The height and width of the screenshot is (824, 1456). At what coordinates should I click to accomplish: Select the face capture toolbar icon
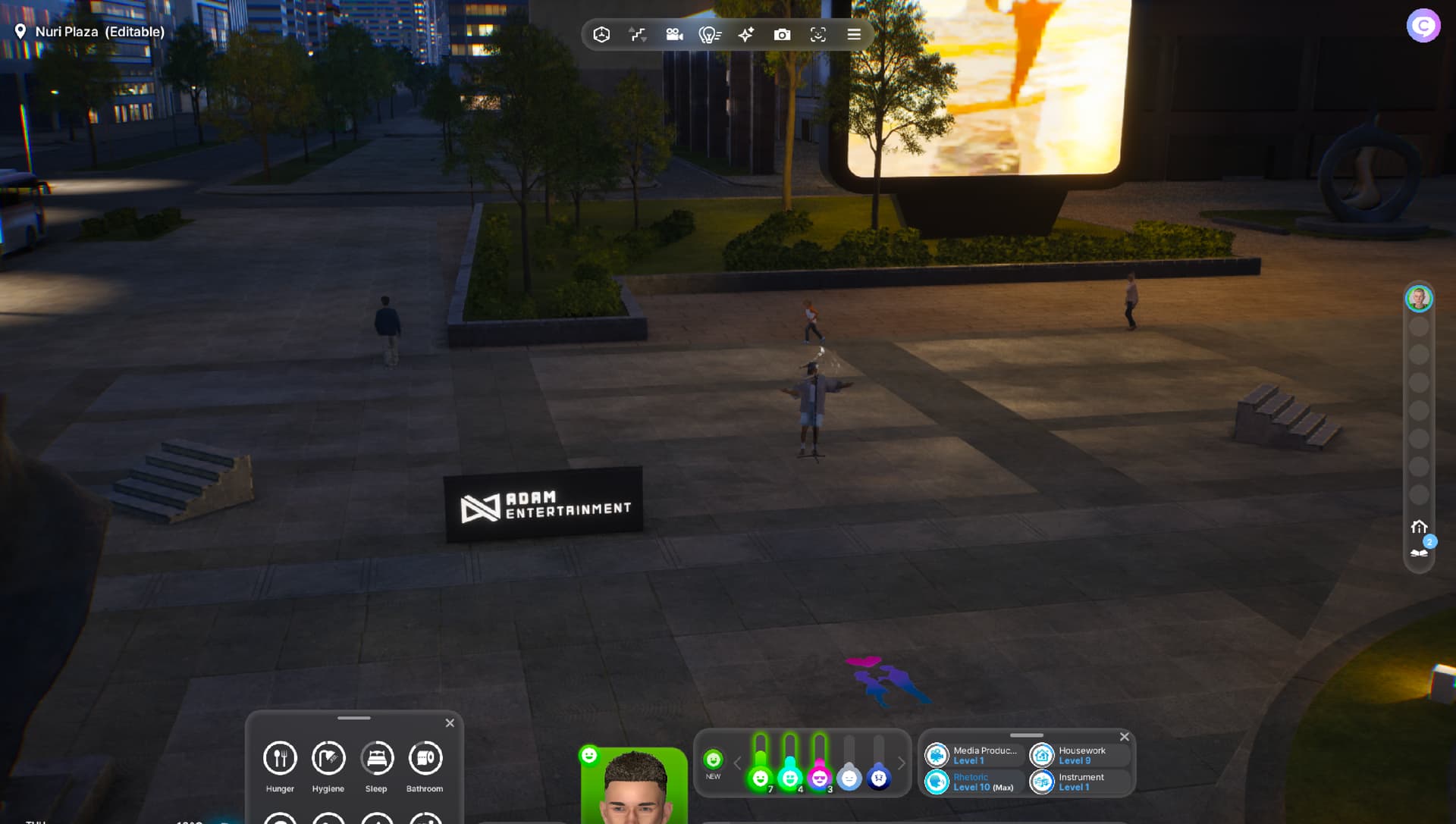pos(818,35)
